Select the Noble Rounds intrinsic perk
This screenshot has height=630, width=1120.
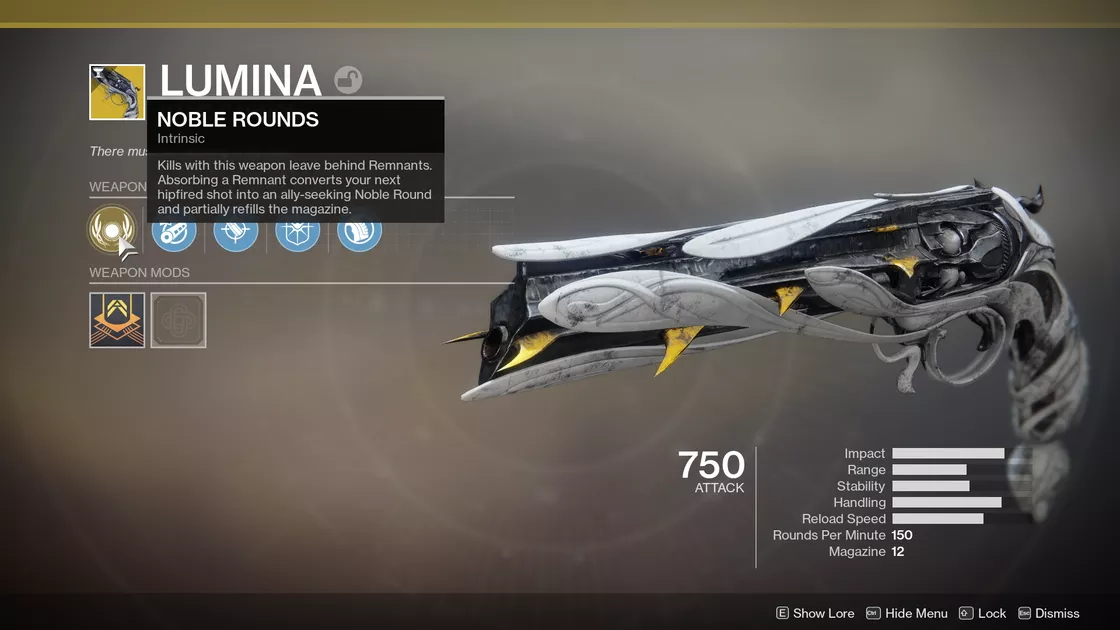[x=111, y=229]
